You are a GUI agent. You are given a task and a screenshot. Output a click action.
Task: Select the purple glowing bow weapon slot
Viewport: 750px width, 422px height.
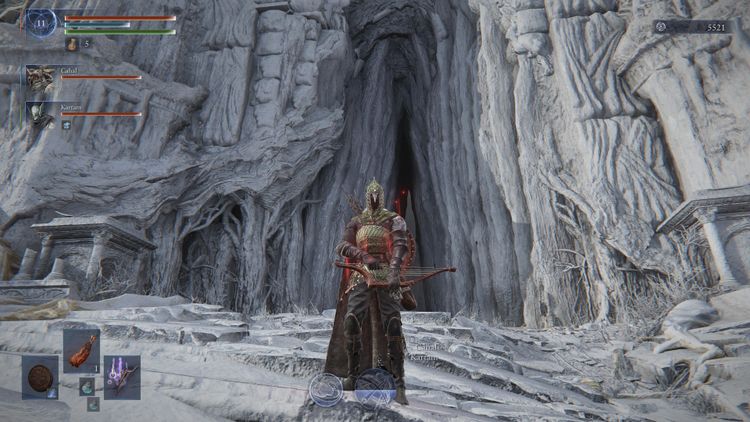(x=122, y=377)
